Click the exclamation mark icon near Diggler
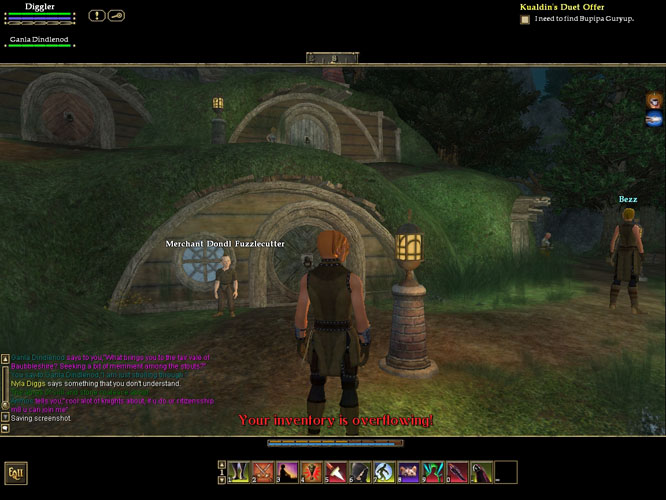 pyautogui.click(x=97, y=15)
